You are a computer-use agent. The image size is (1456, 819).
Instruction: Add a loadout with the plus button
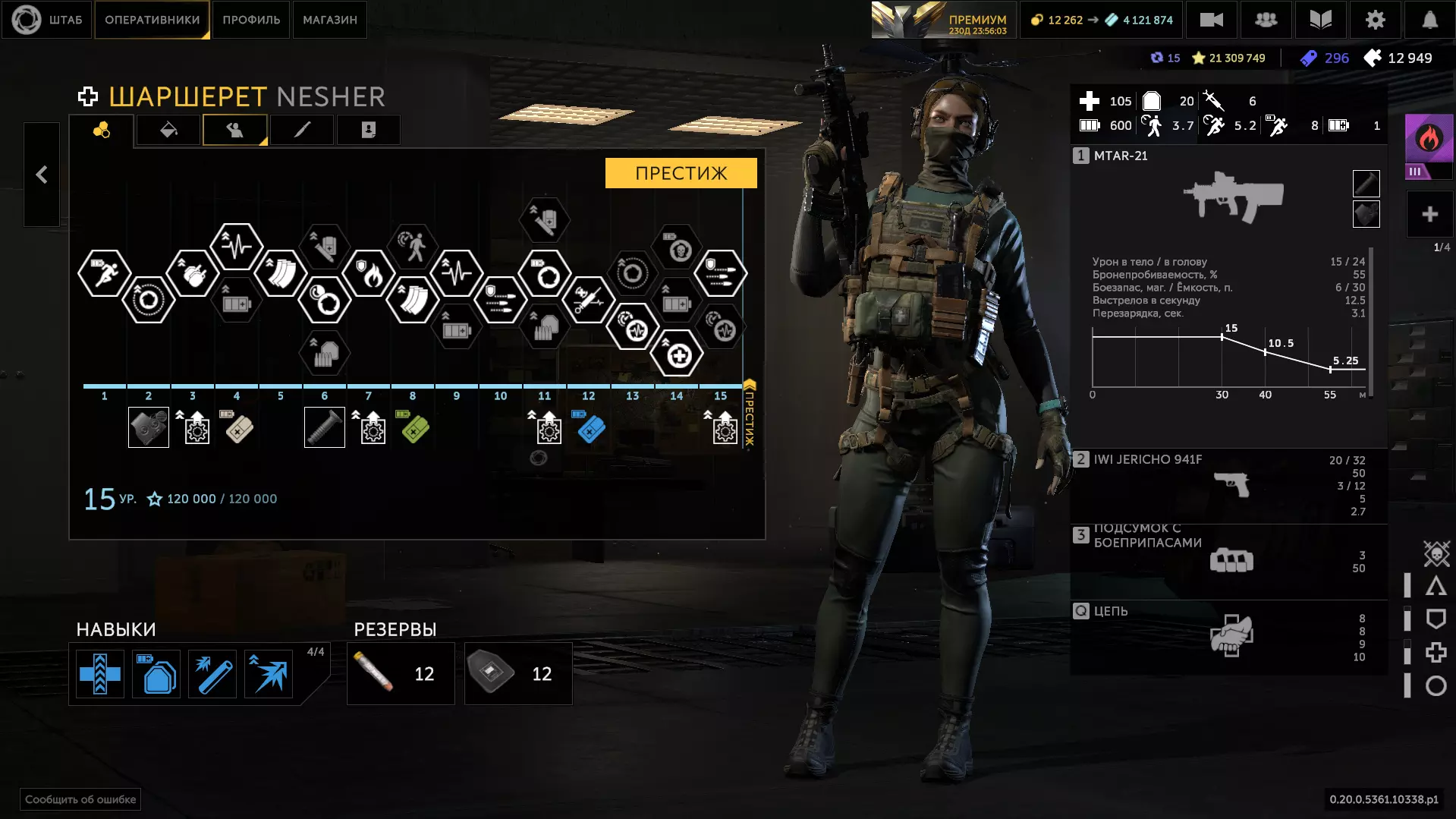[1429, 215]
